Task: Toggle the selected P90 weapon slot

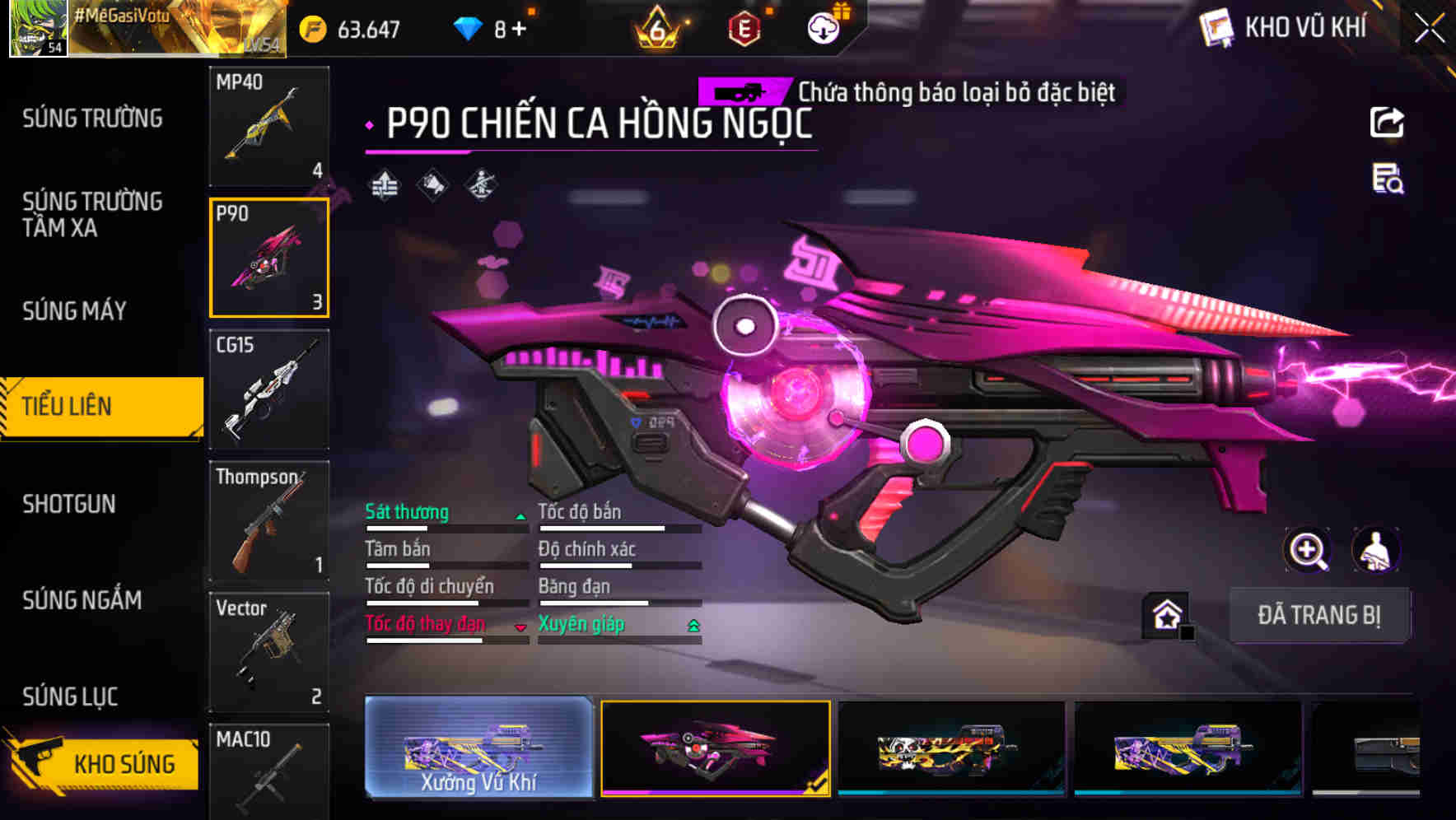Action: (x=269, y=258)
